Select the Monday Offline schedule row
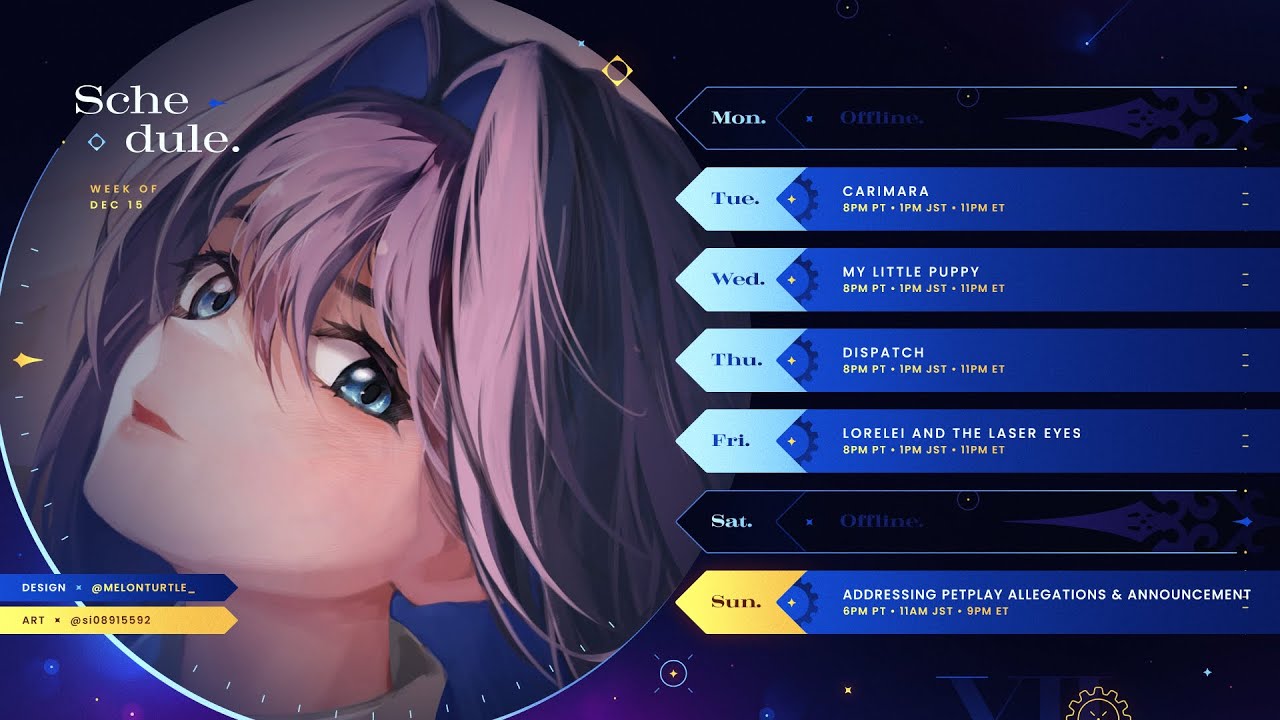The image size is (1280, 720). [960, 118]
